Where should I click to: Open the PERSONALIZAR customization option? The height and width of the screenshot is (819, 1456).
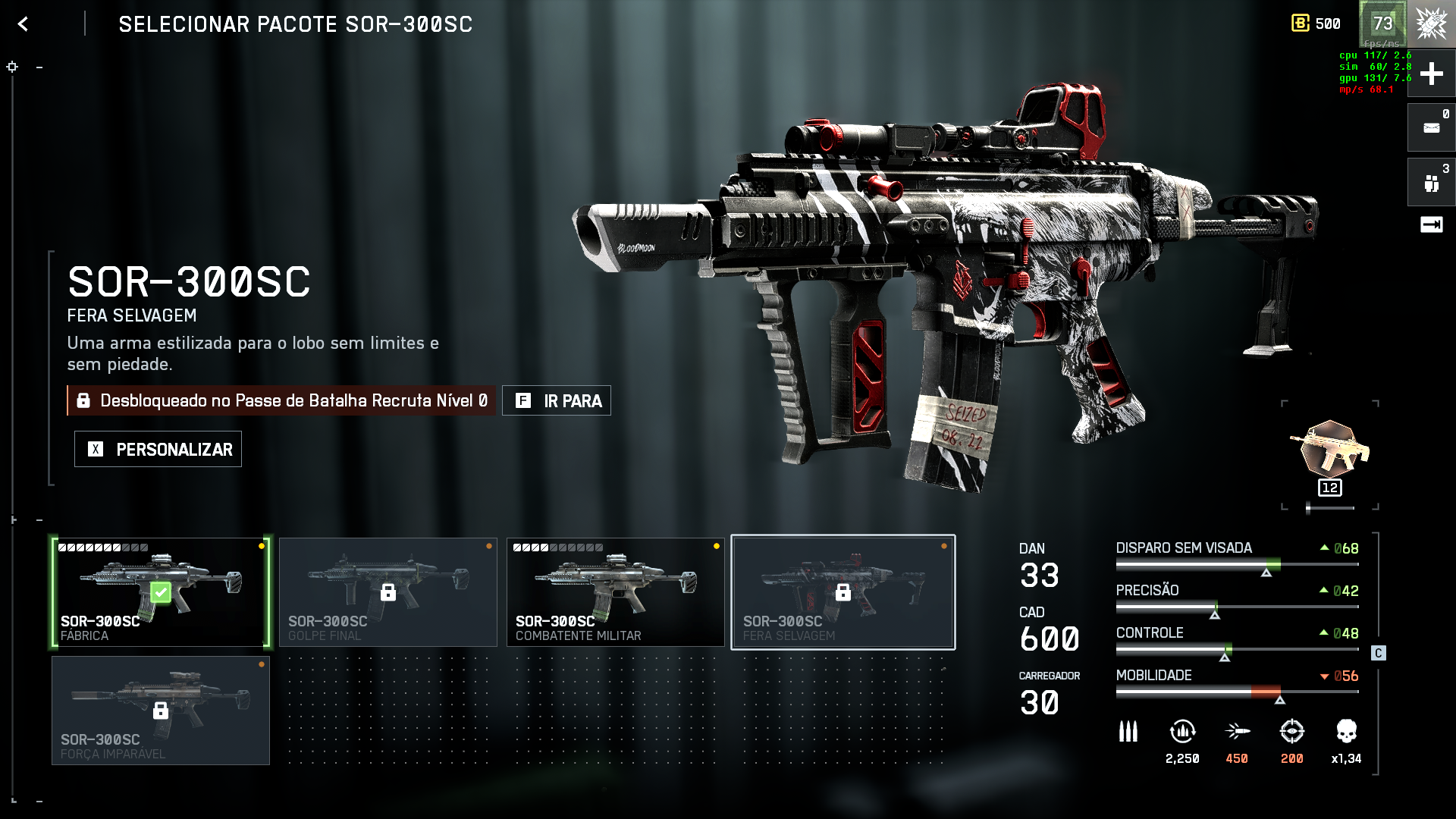tap(158, 449)
